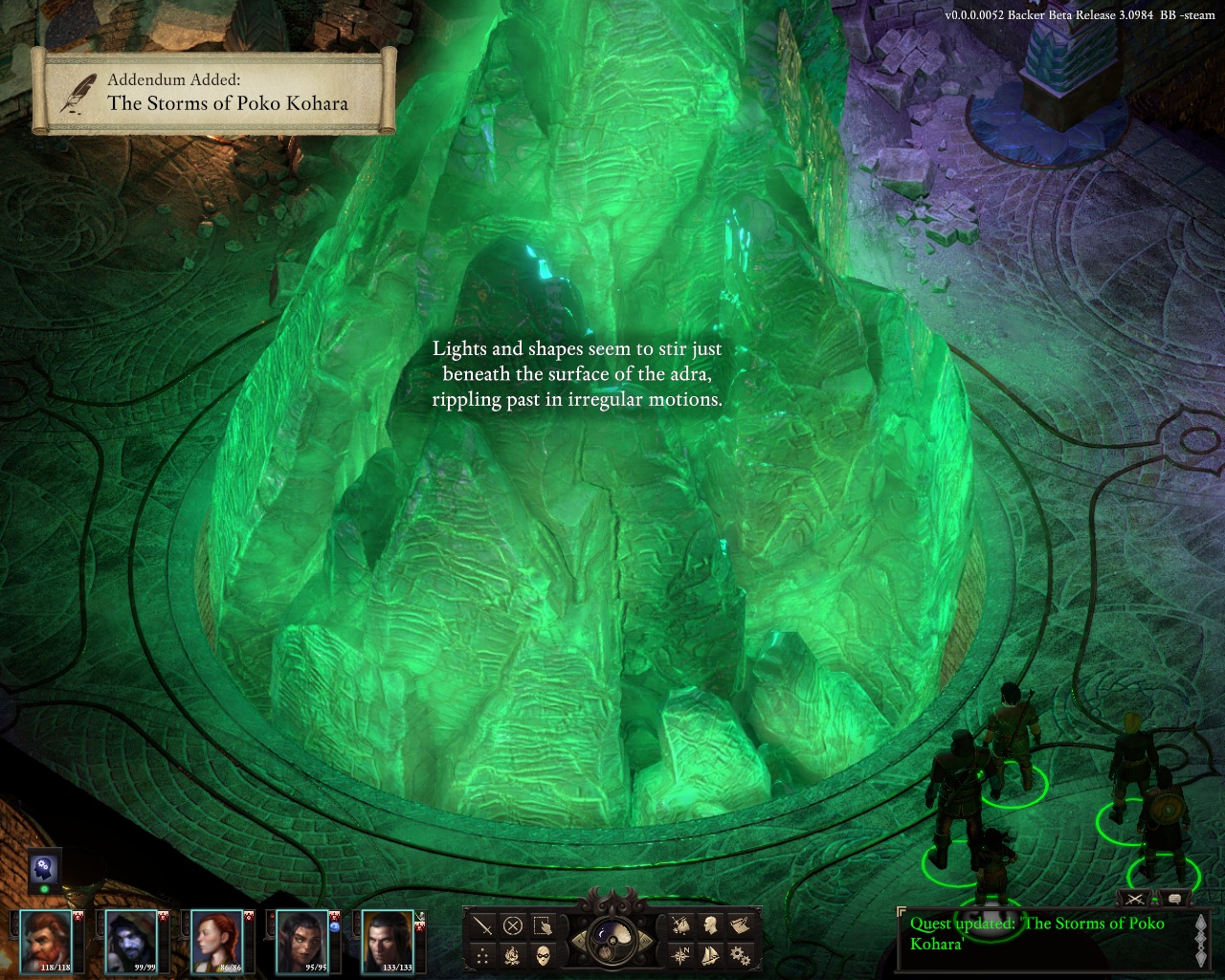Rest using the campfire button

point(514,954)
